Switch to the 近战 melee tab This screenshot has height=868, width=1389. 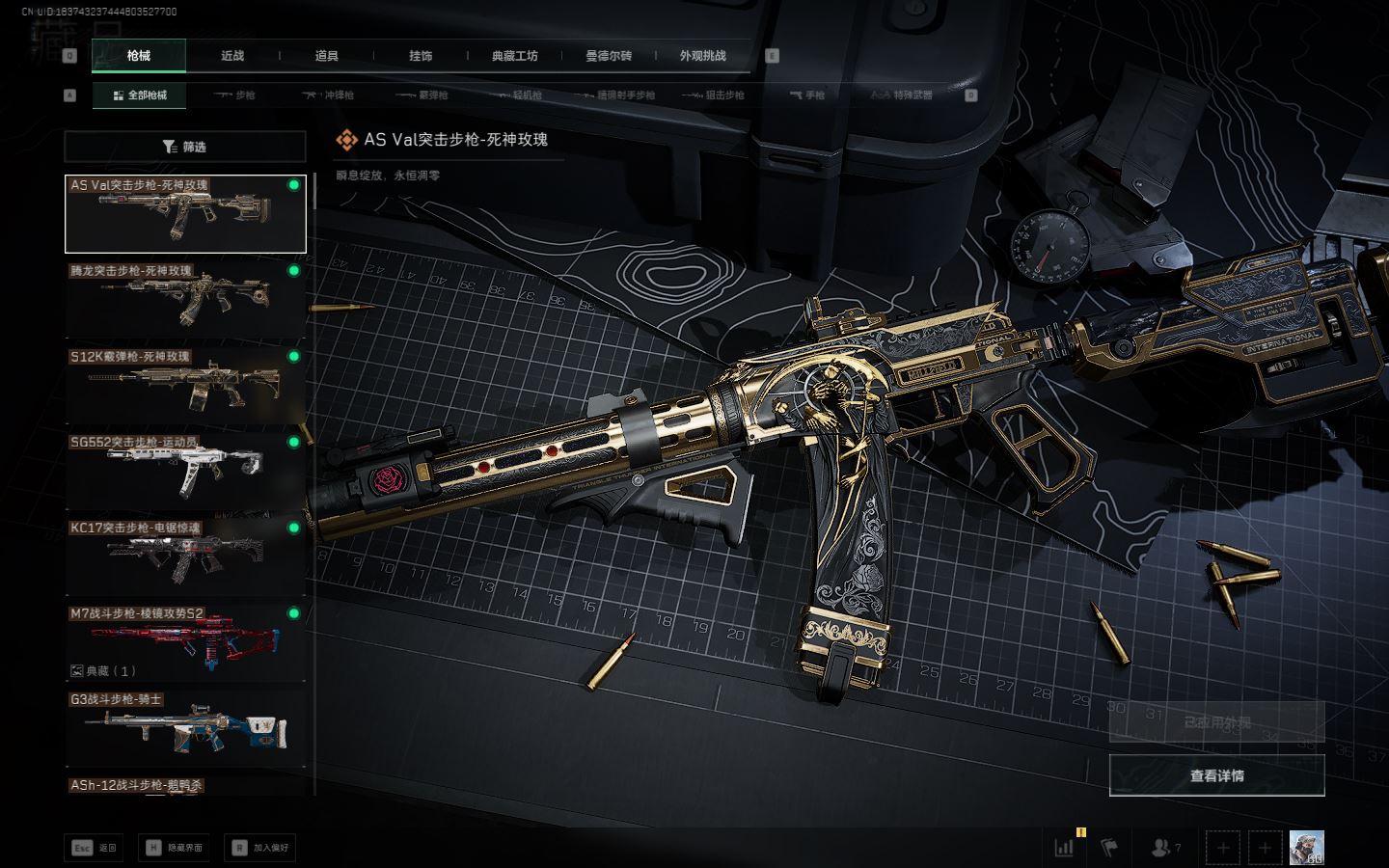click(232, 56)
